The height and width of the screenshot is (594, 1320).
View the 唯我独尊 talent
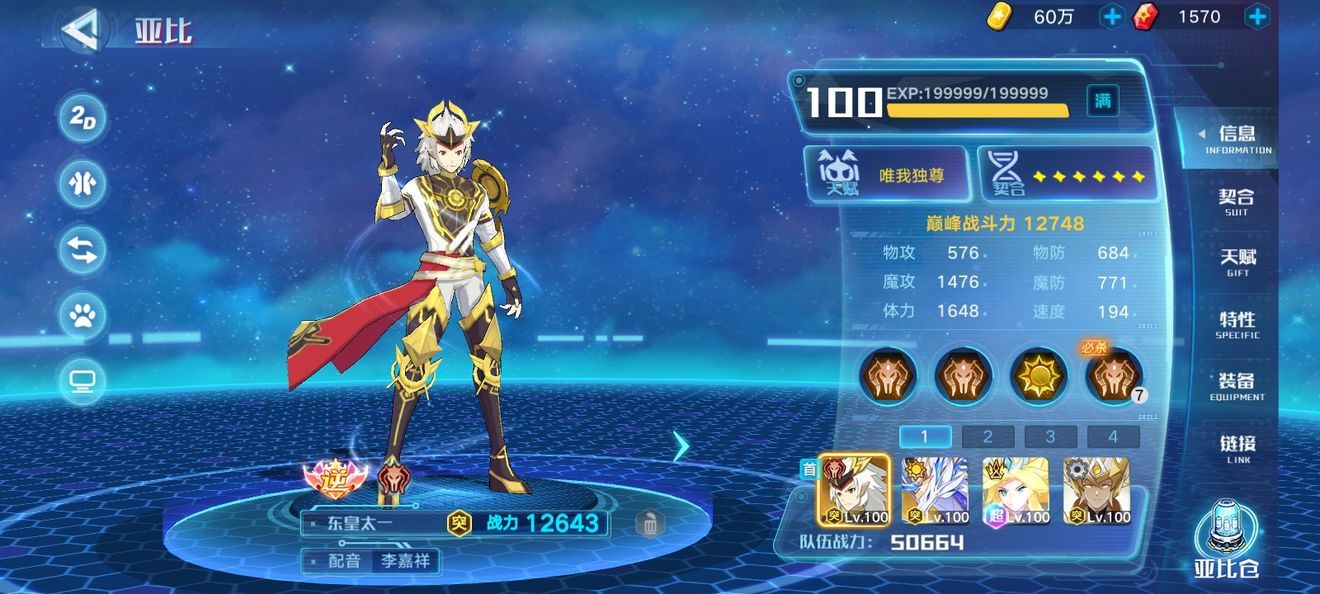click(886, 174)
